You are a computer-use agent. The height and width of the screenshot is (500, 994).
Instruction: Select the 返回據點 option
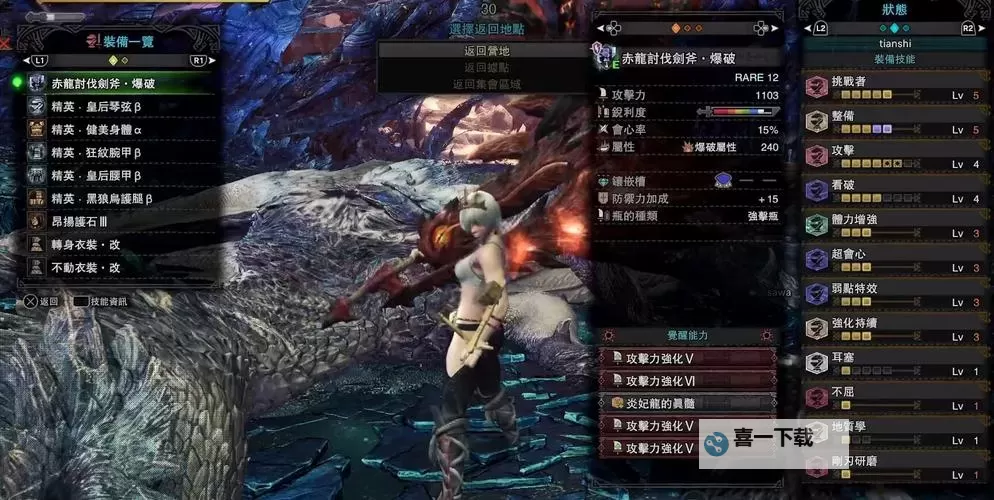pyautogui.click(x=487, y=67)
